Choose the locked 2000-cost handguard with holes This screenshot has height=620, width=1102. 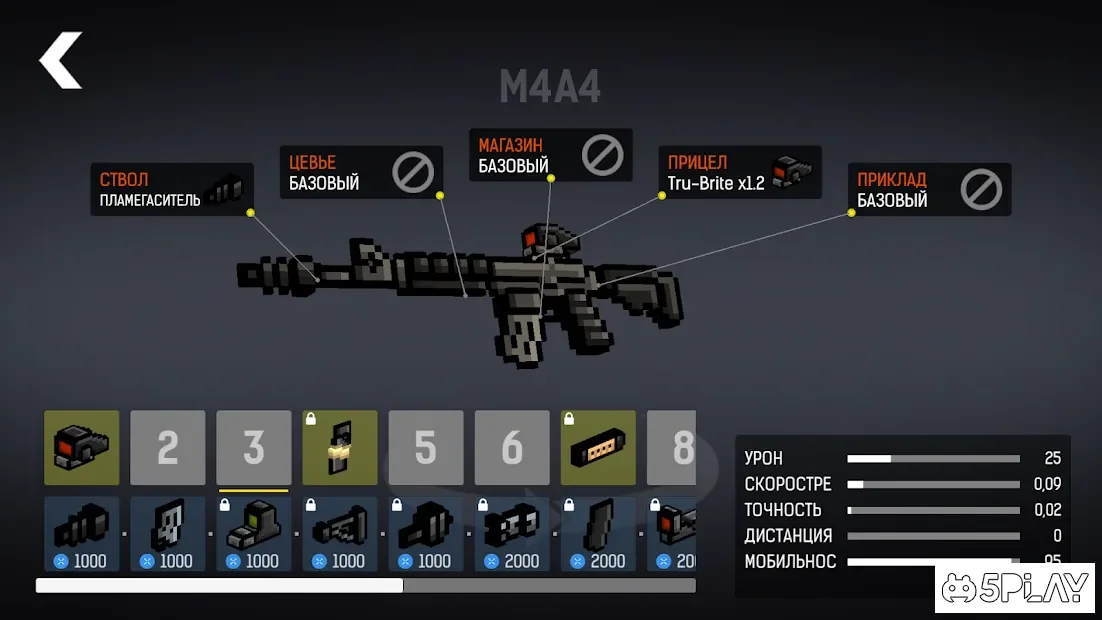tap(512, 534)
